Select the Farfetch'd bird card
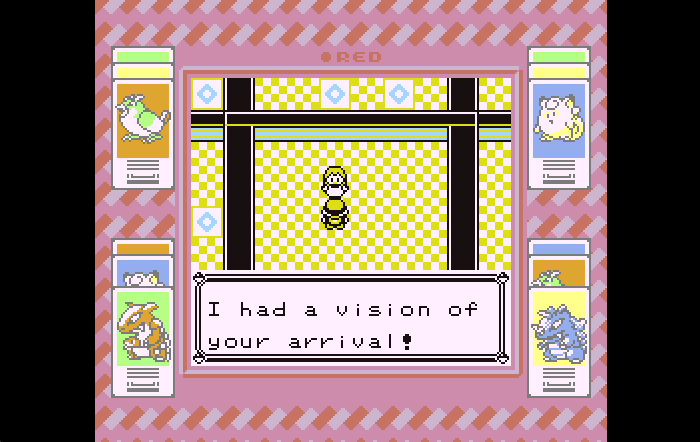This screenshot has width=700, height=442. [x=143, y=120]
